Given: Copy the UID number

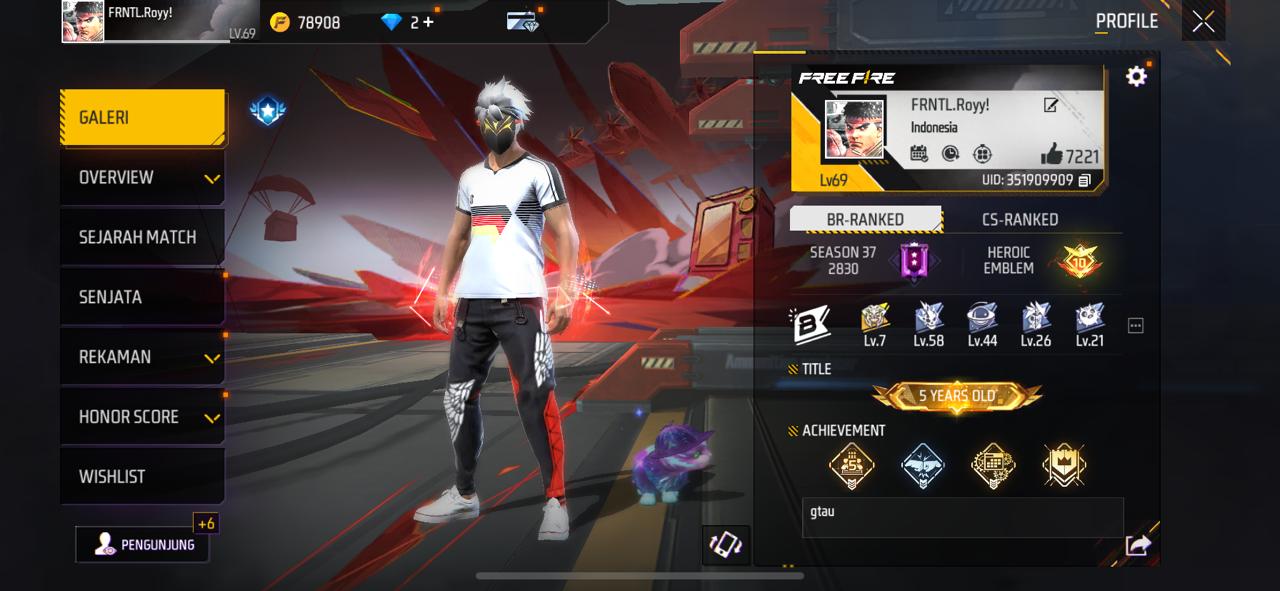Looking at the screenshot, I should point(1084,181).
